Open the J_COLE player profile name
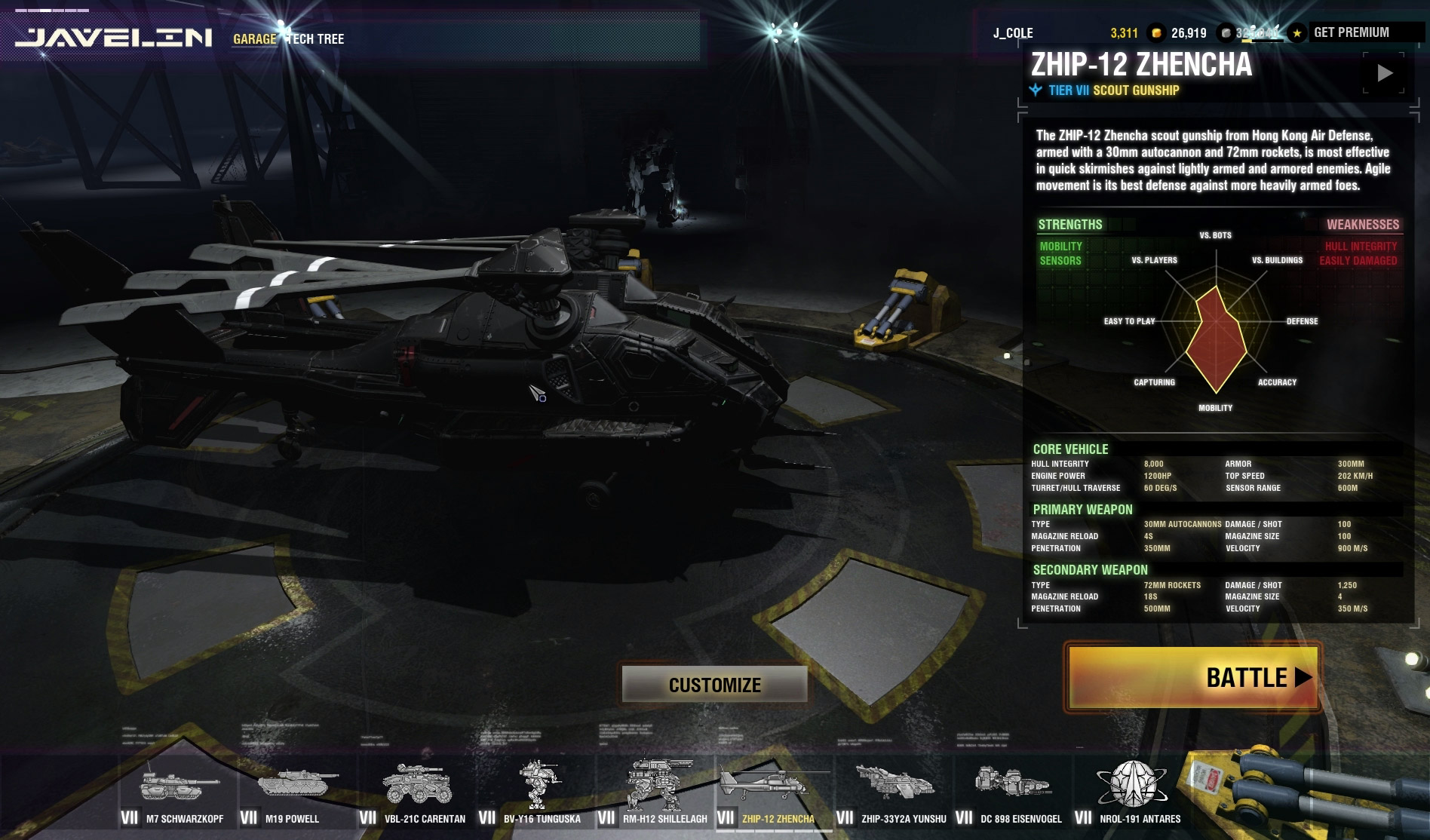The width and height of the screenshot is (1430, 840). coord(1013,33)
